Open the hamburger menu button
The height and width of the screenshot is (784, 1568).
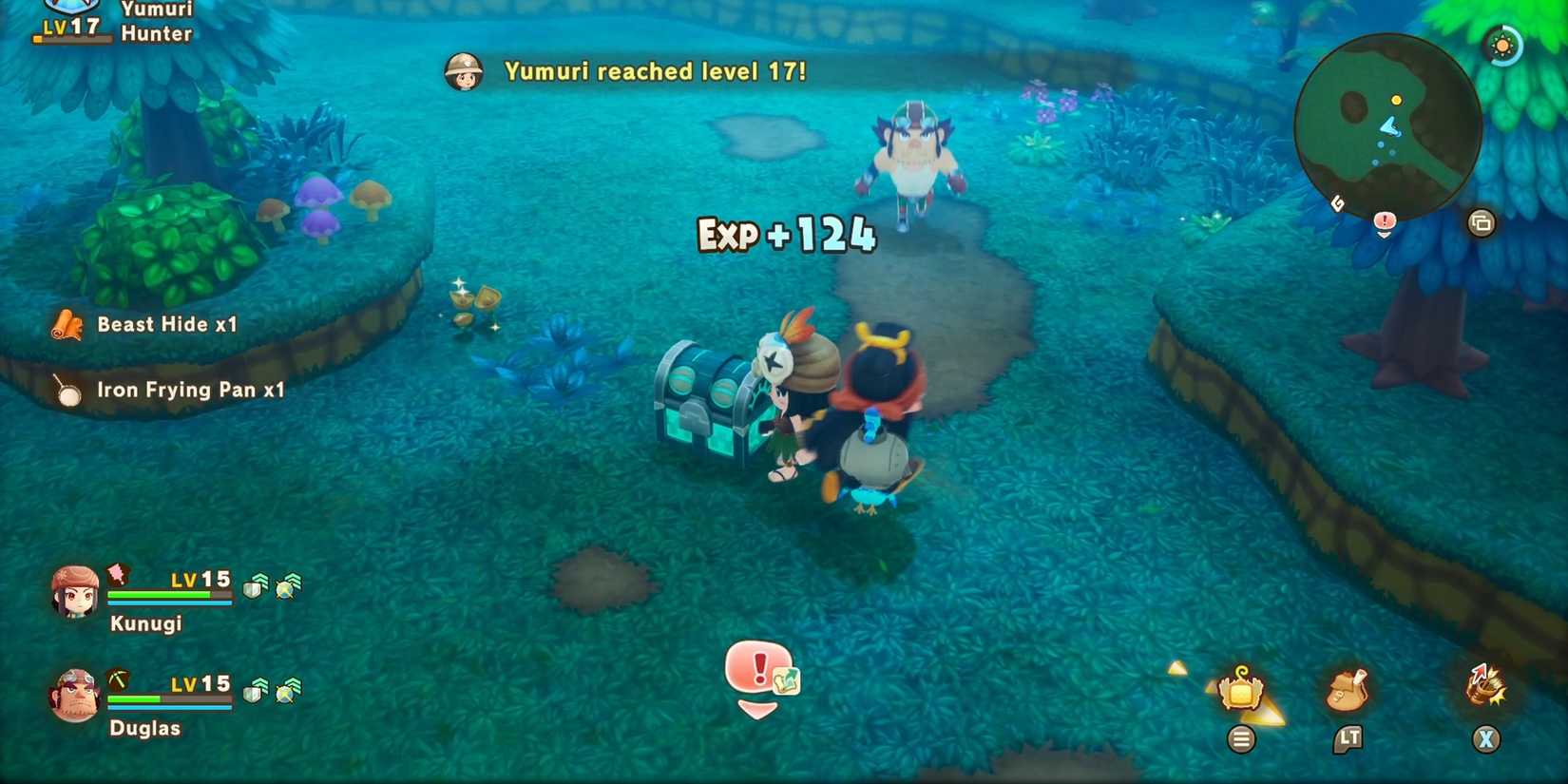1243,738
